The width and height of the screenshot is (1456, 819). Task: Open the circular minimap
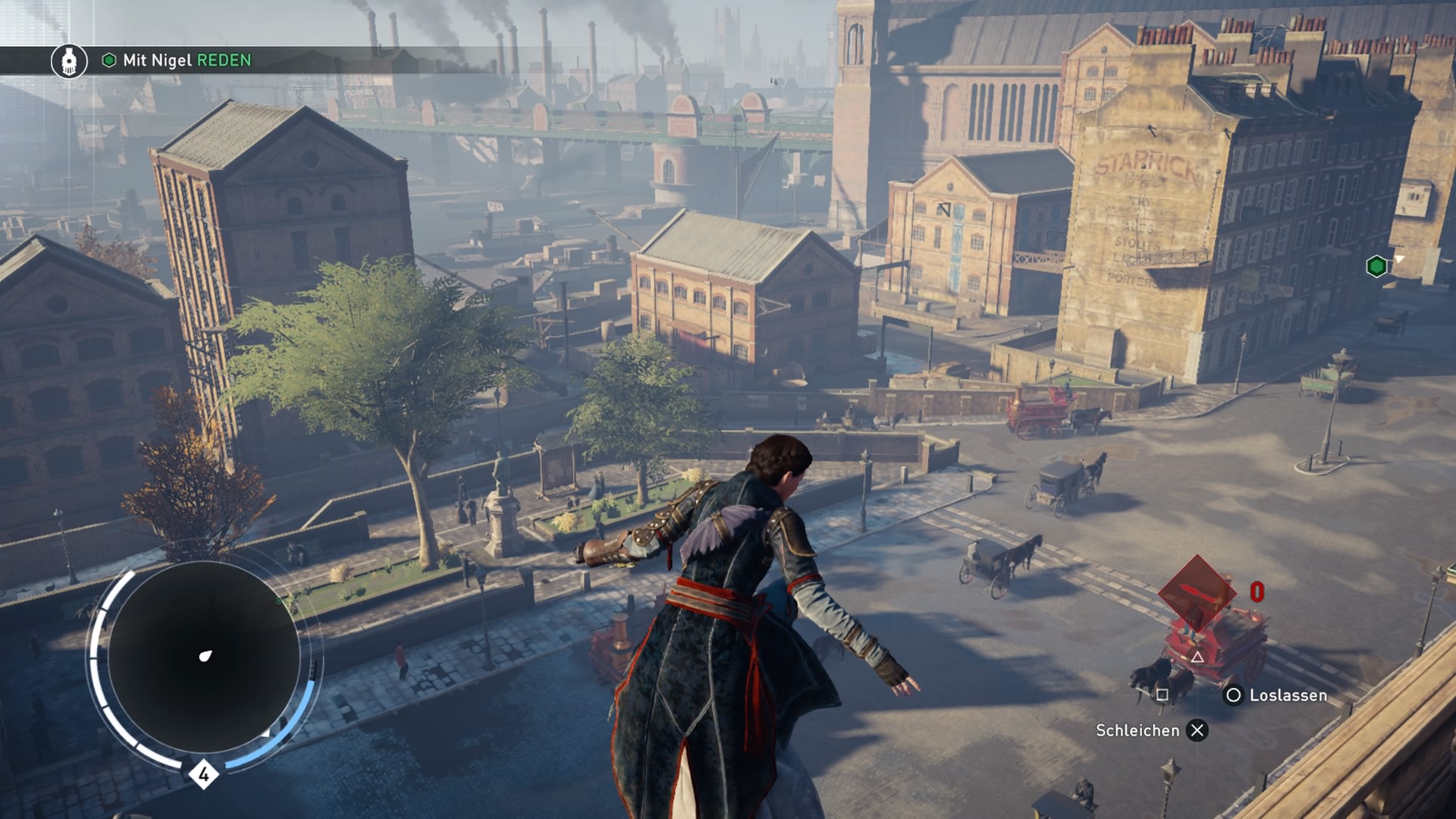click(x=203, y=657)
